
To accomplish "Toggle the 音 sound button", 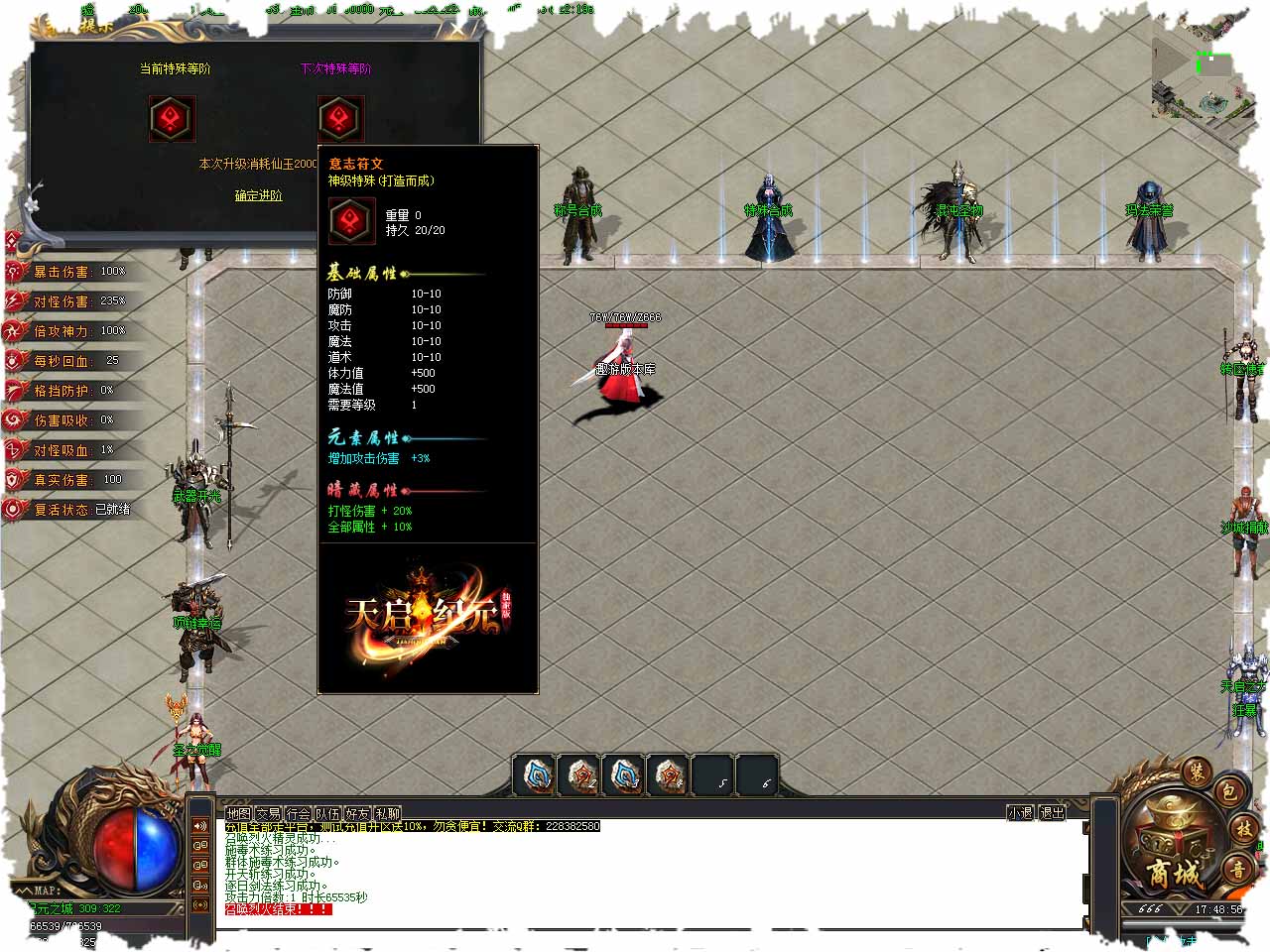I will tap(1239, 870).
